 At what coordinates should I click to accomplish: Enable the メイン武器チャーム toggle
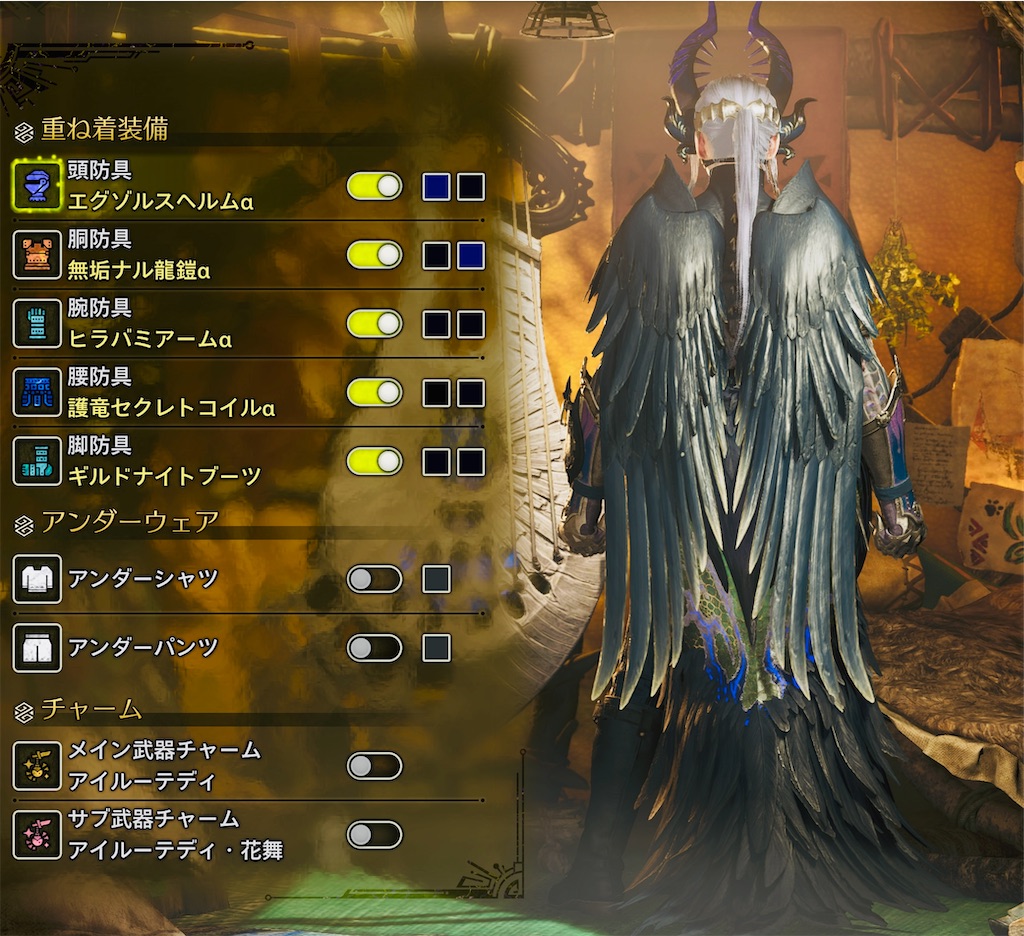[x=374, y=766]
